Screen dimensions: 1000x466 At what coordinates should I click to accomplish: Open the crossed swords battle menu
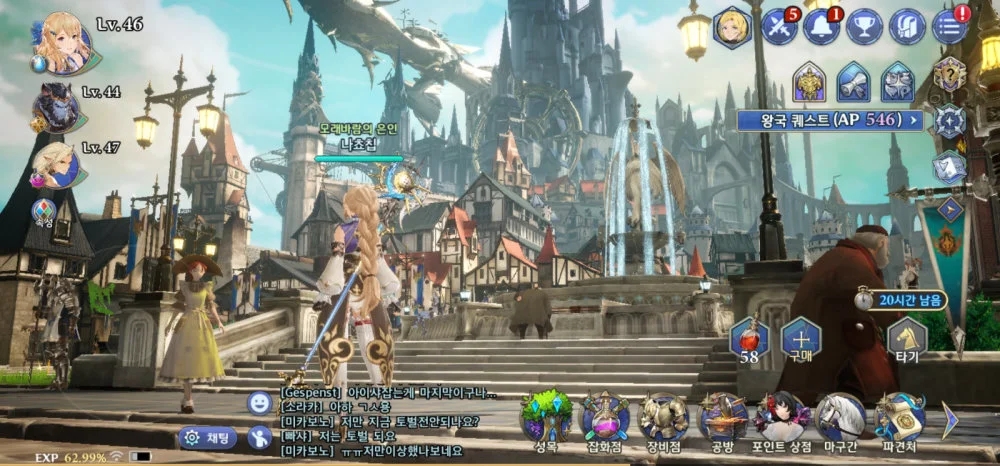click(778, 27)
